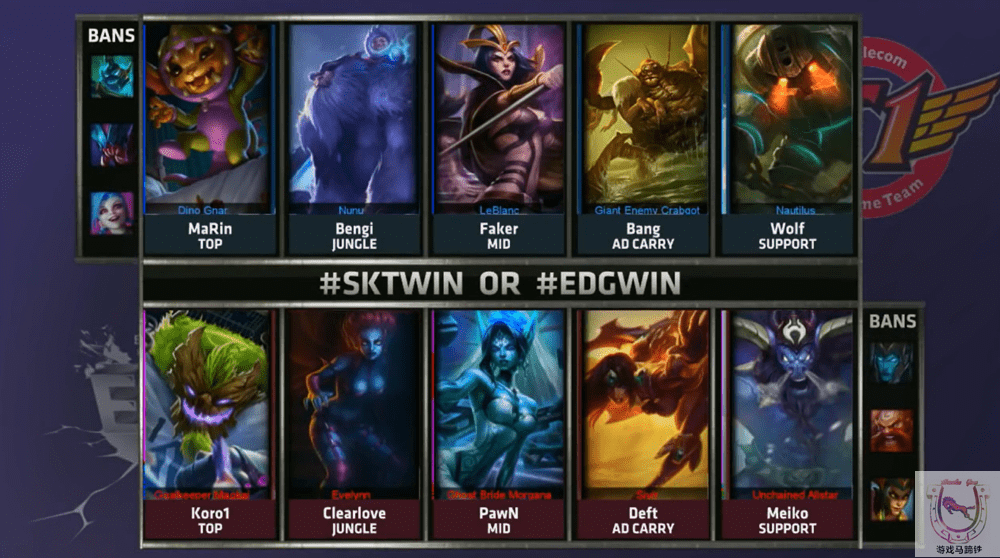Select the banned Gragas icon
Screen dimensions: 1000x558
click(890, 430)
